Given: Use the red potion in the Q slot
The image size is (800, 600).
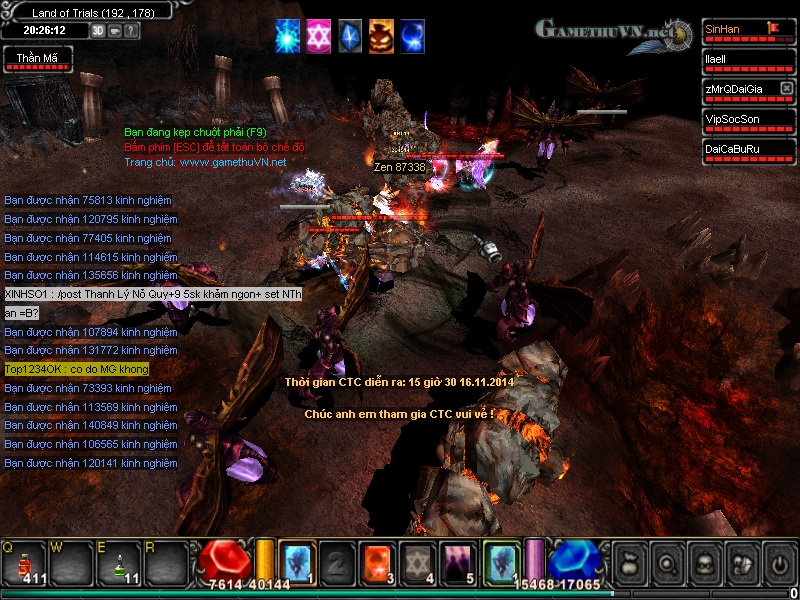Looking at the screenshot, I should click(x=23, y=562).
